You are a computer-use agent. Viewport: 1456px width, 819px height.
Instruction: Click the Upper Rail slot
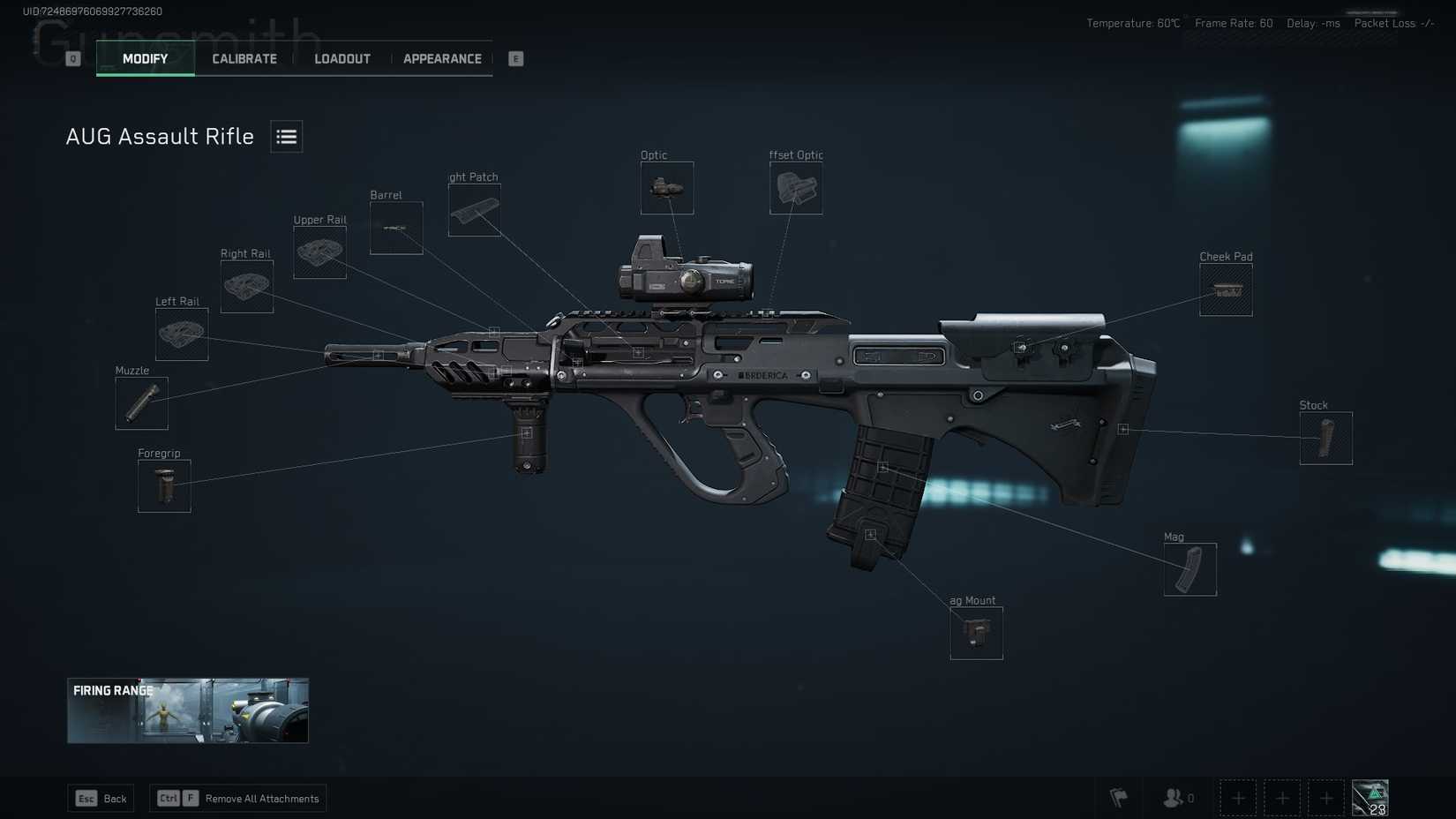click(319, 252)
